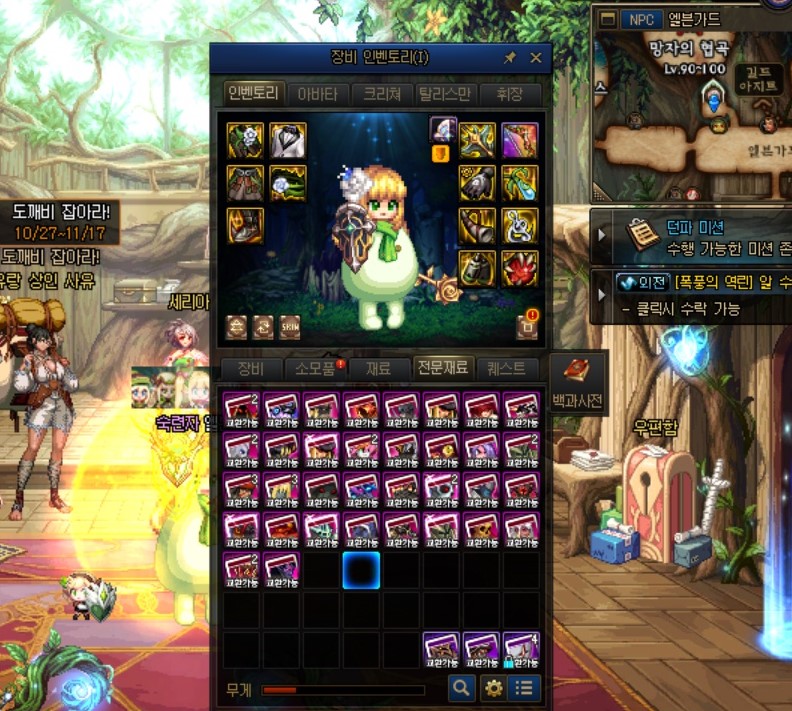Open inventory settings gear button
Image resolution: width=792 pixels, height=711 pixels.
pos(493,688)
